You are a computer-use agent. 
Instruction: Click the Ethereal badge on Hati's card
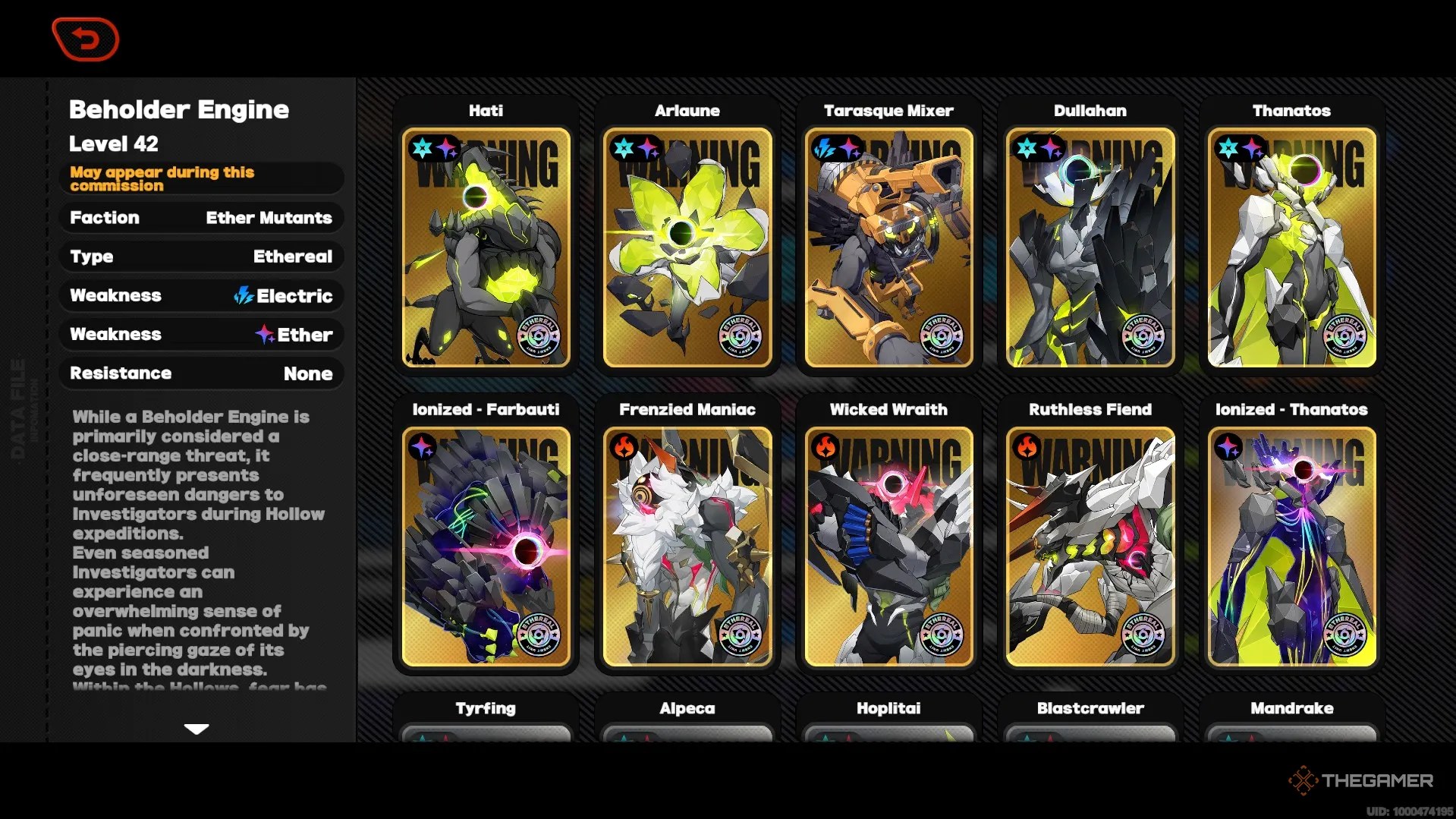click(x=537, y=334)
